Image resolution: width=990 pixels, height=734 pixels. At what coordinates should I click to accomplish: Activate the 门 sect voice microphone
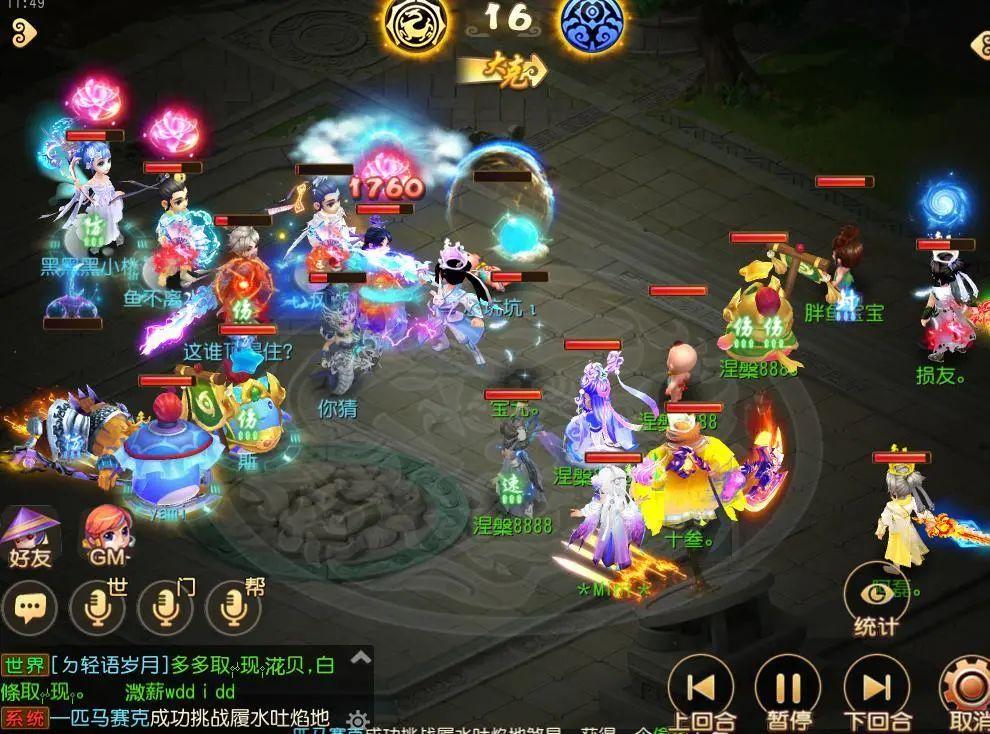coord(165,605)
